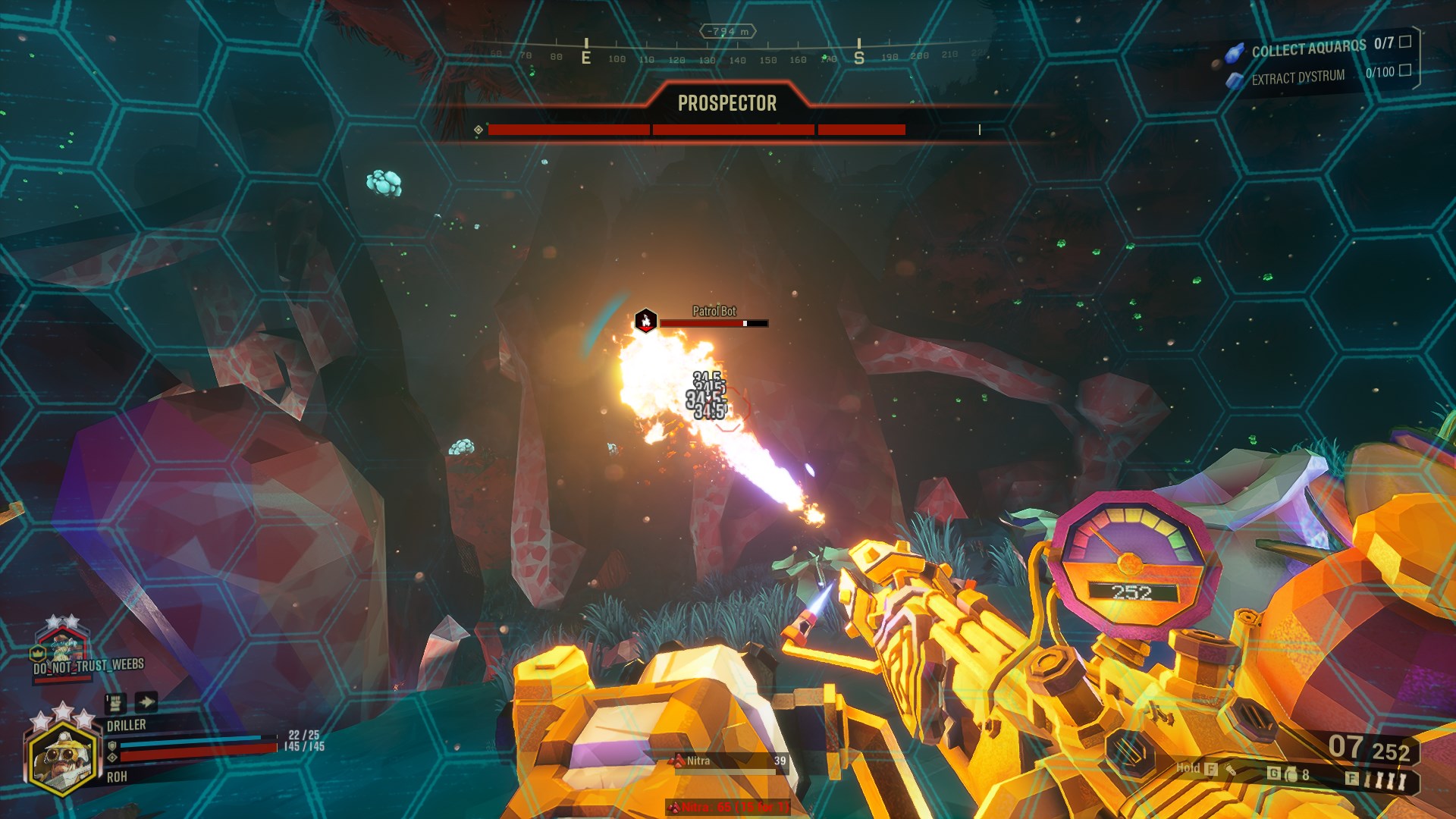Click the Patrol Bot burning status icon
This screenshot has height=819, width=1456.
[x=645, y=321]
